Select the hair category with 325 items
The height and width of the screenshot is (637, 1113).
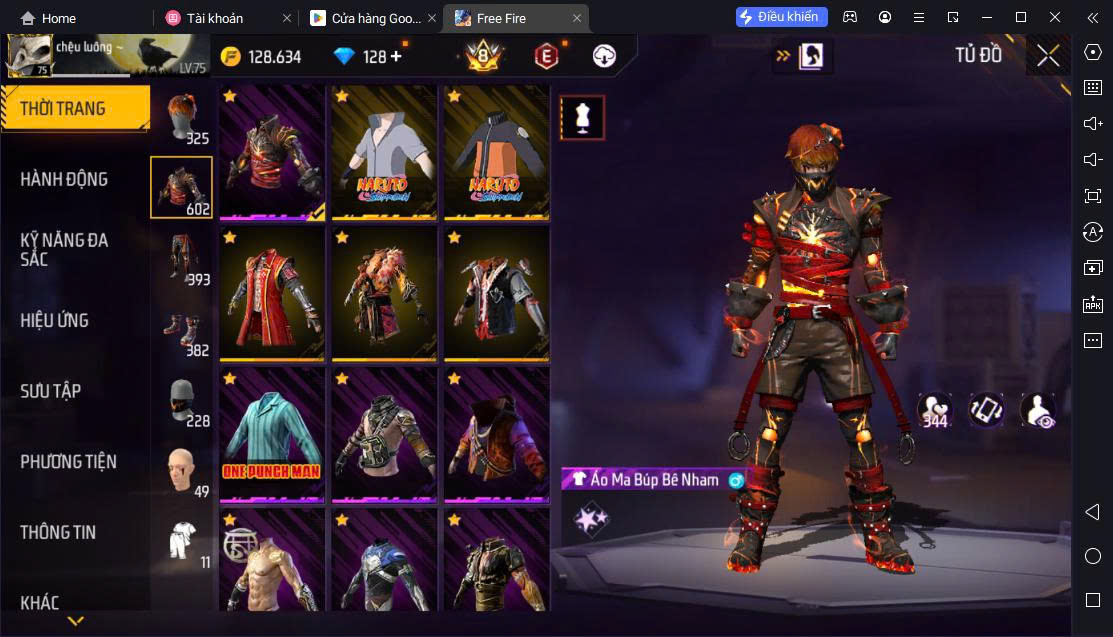181,116
